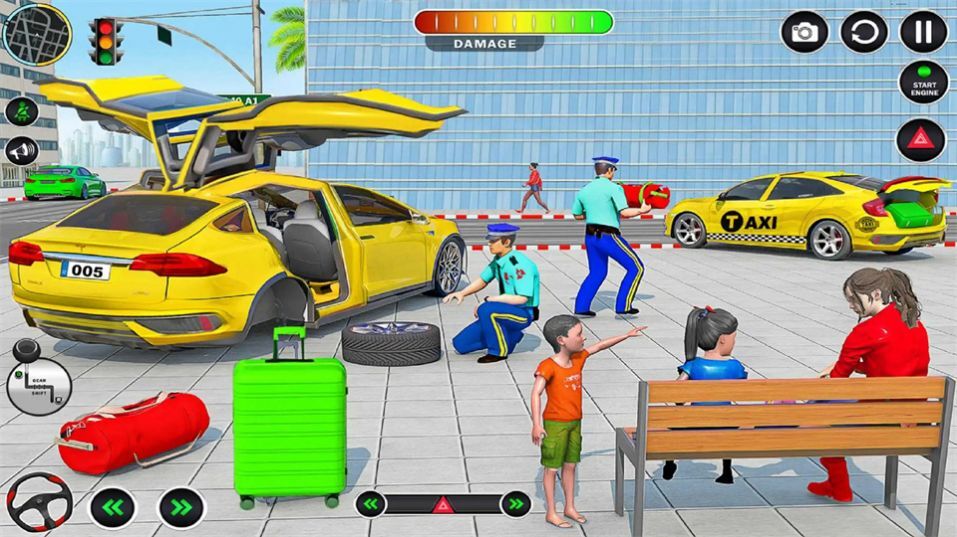Screen dimensions: 957x537
Task: Tap the left arrow beside the steering wheel
Action: 113,507
